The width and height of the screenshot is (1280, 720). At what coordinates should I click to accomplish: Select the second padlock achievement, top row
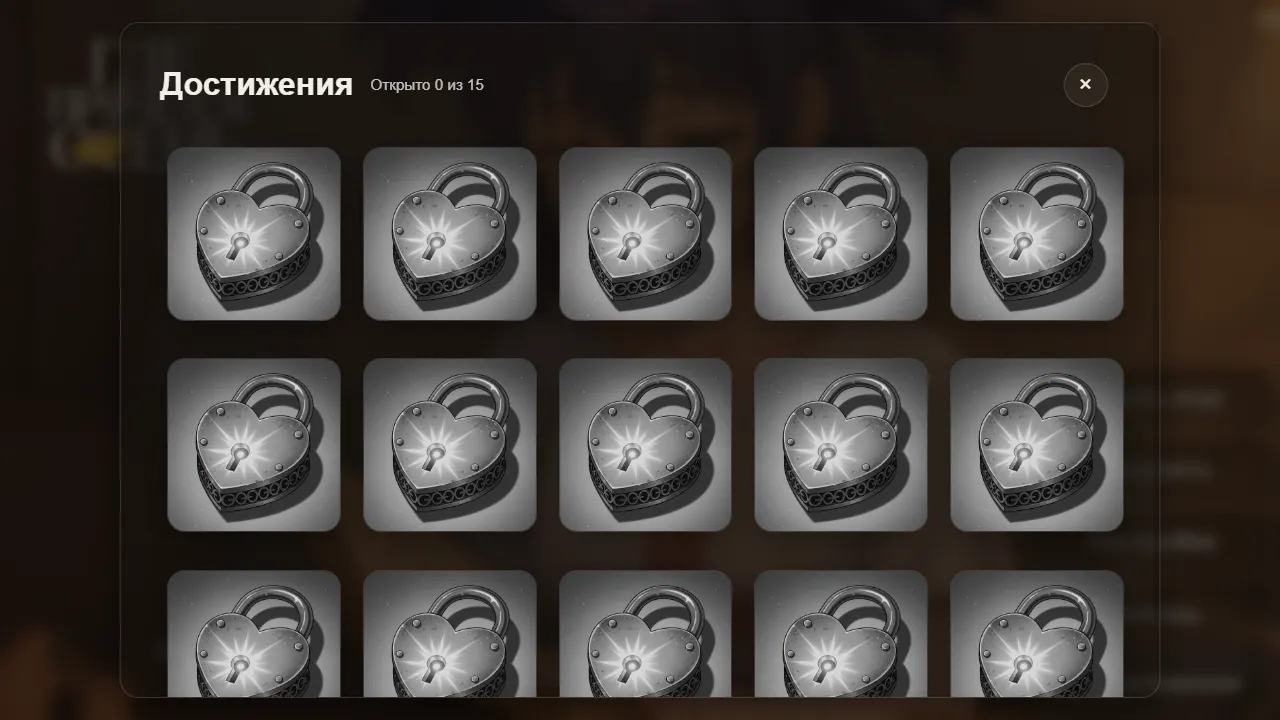tap(450, 233)
